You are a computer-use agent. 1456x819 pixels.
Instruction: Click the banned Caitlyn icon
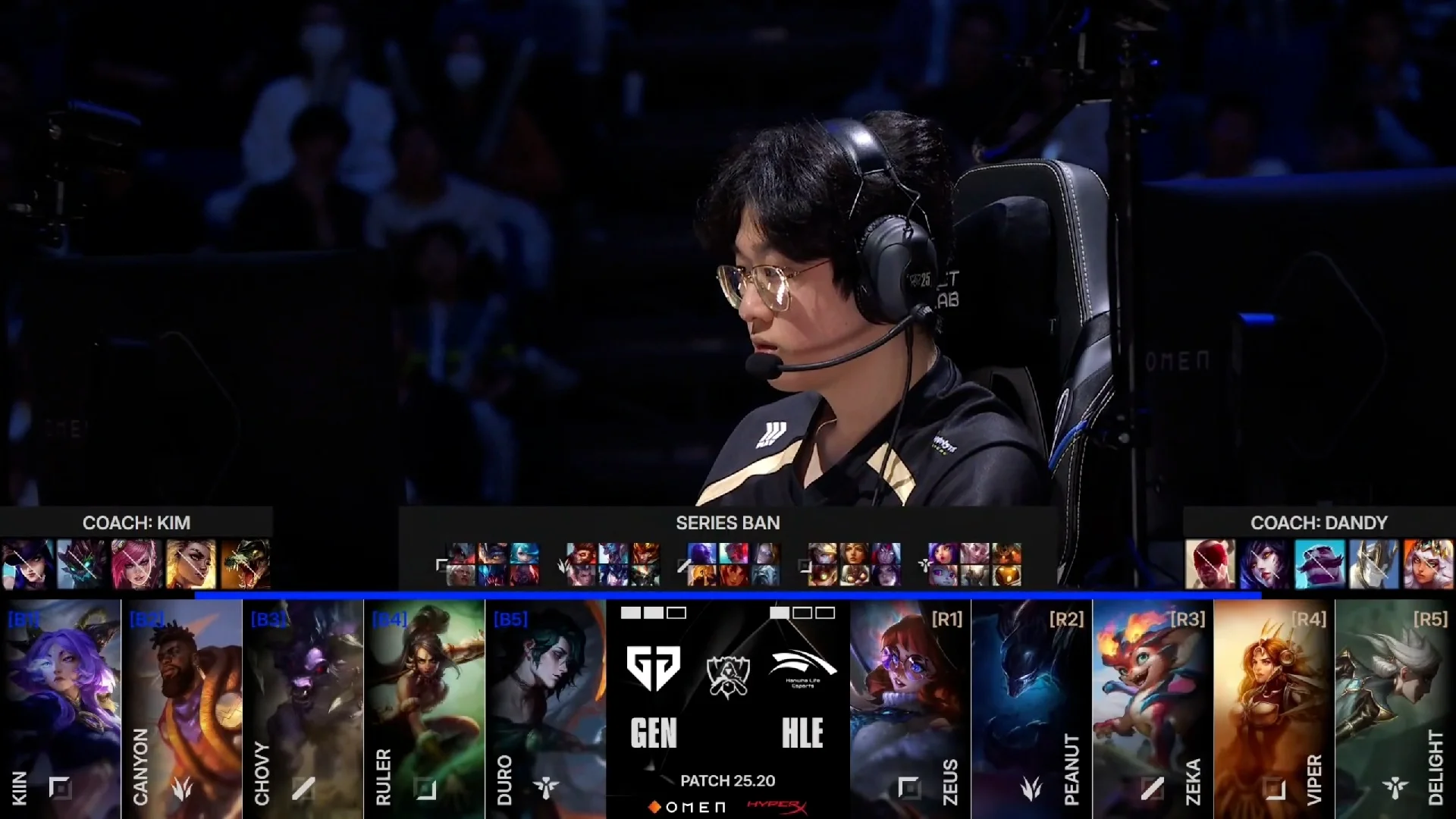coord(28,564)
